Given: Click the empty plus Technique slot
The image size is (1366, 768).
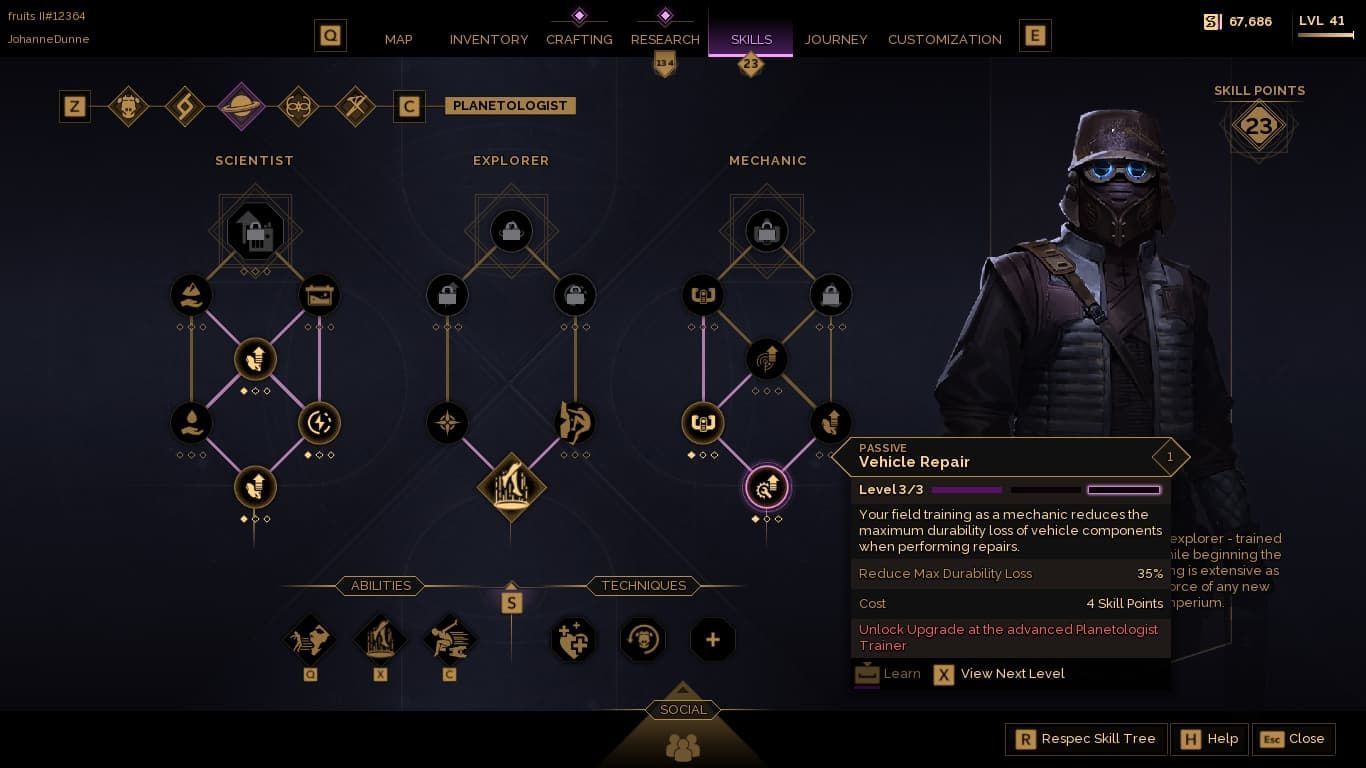Looking at the screenshot, I should 712,639.
